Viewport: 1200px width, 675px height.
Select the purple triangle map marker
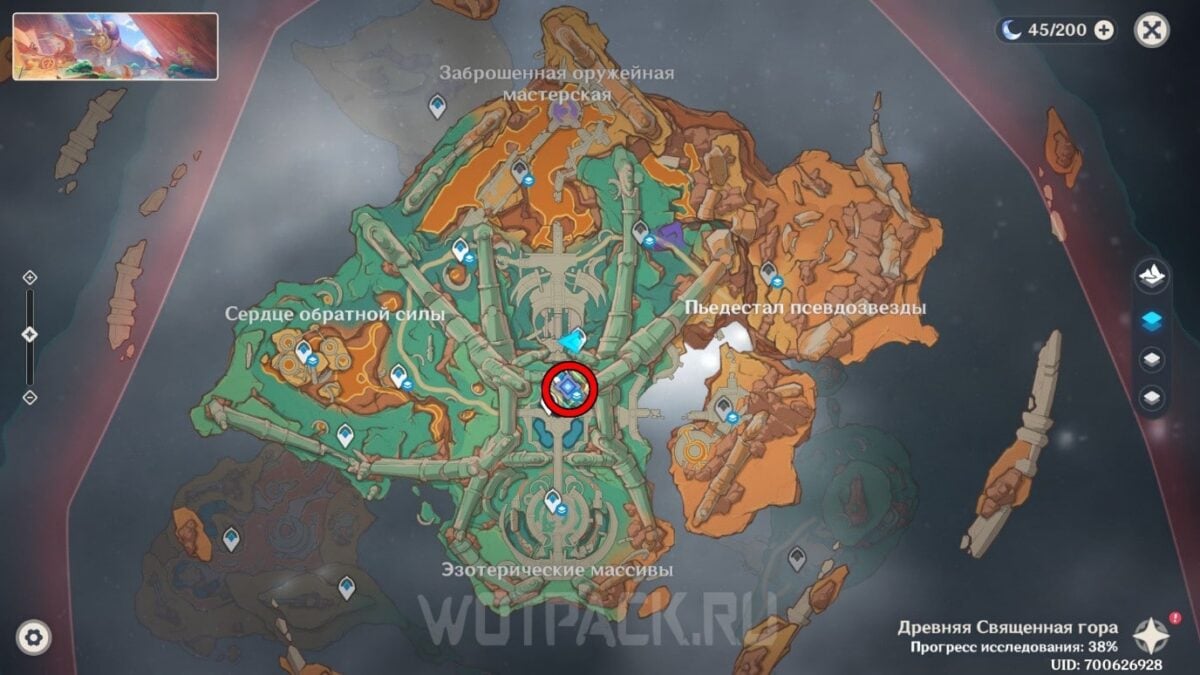point(673,236)
